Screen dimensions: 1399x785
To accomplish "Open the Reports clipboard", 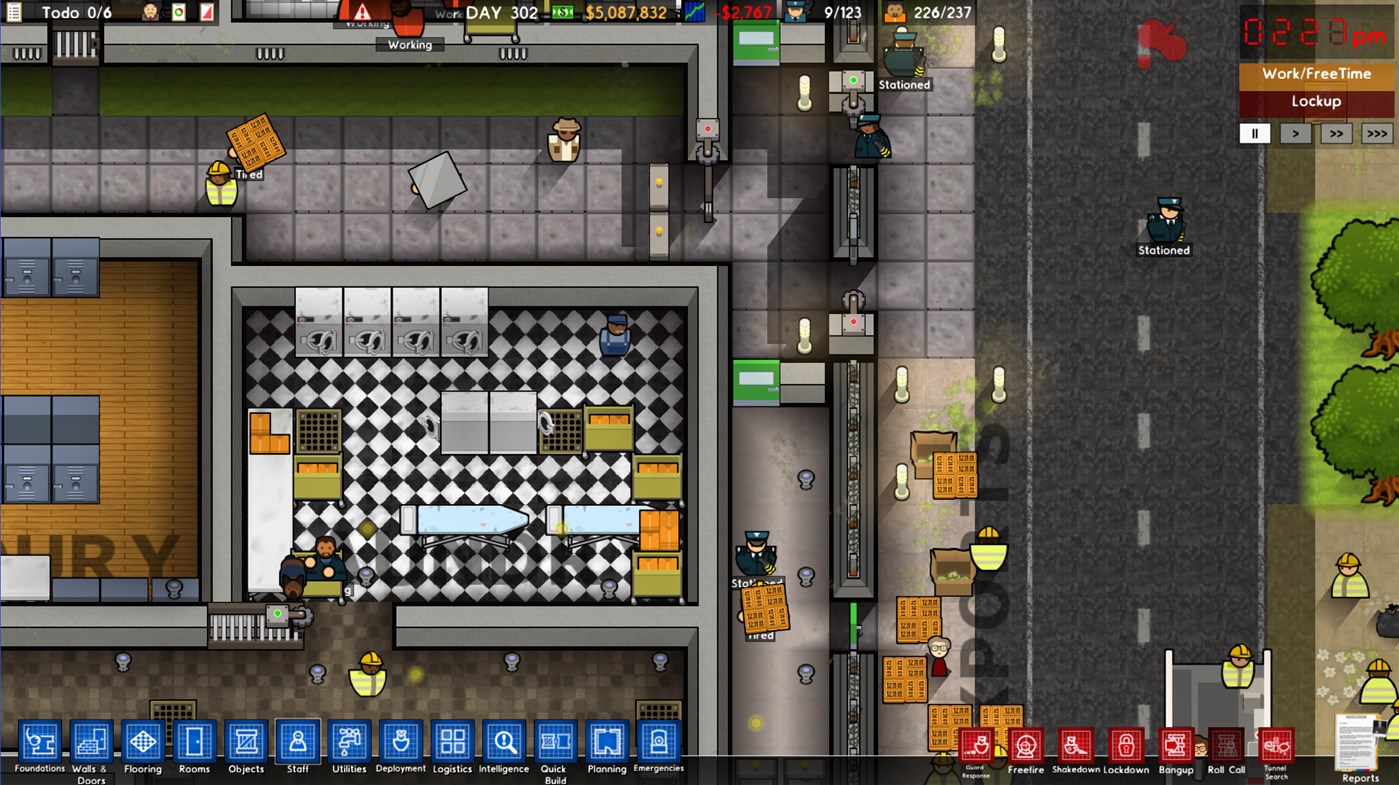I will (1359, 745).
